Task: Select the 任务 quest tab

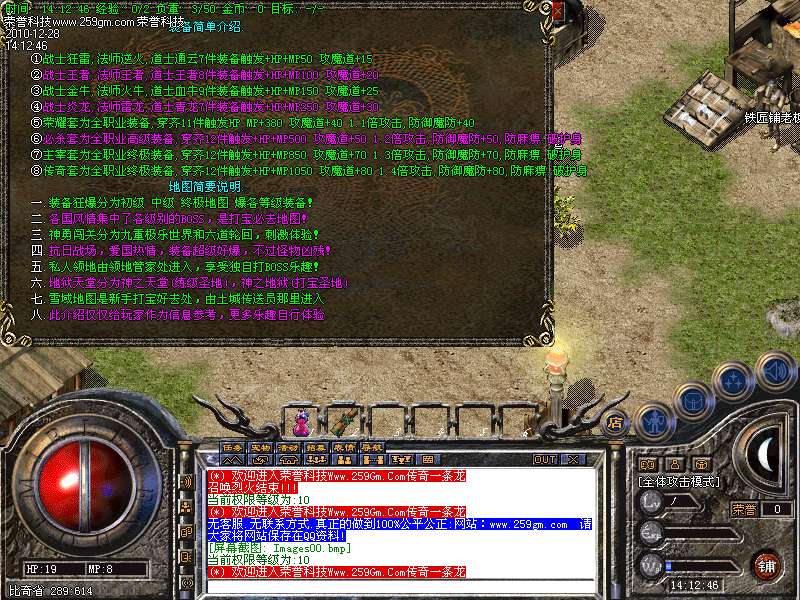Action: [231, 446]
